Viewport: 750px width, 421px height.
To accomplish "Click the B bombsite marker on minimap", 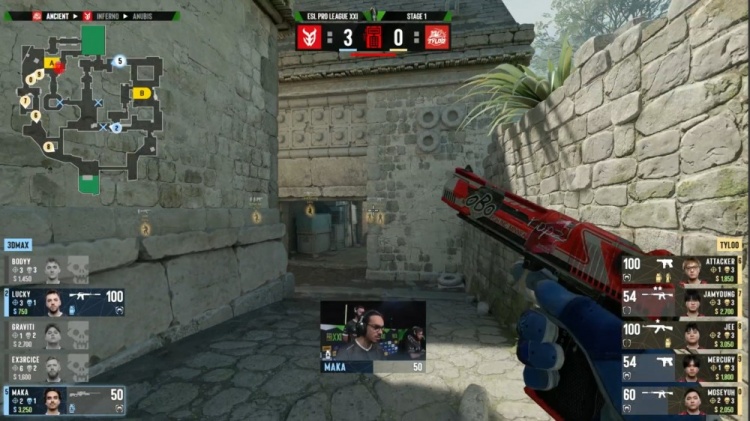I will [x=142, y=93].
